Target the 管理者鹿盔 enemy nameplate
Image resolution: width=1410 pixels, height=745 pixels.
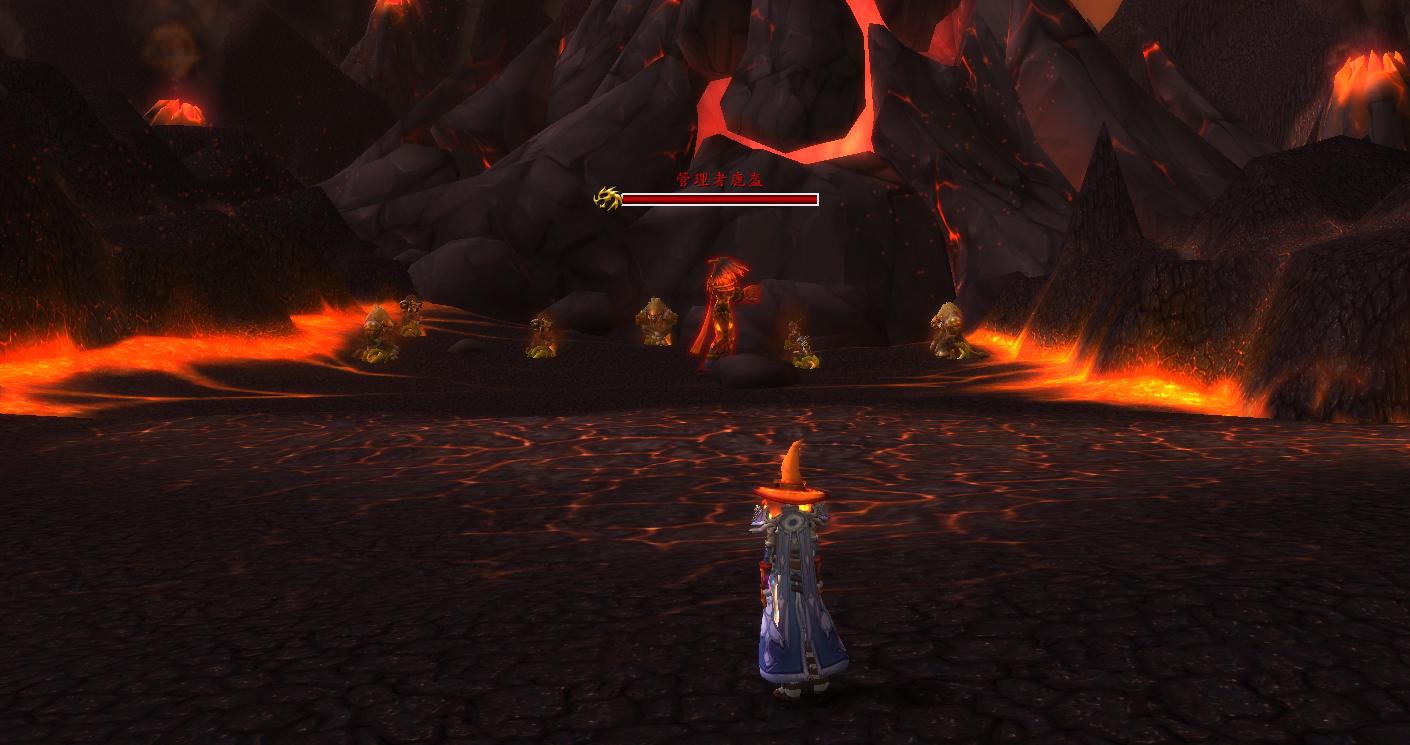(719, 199)
